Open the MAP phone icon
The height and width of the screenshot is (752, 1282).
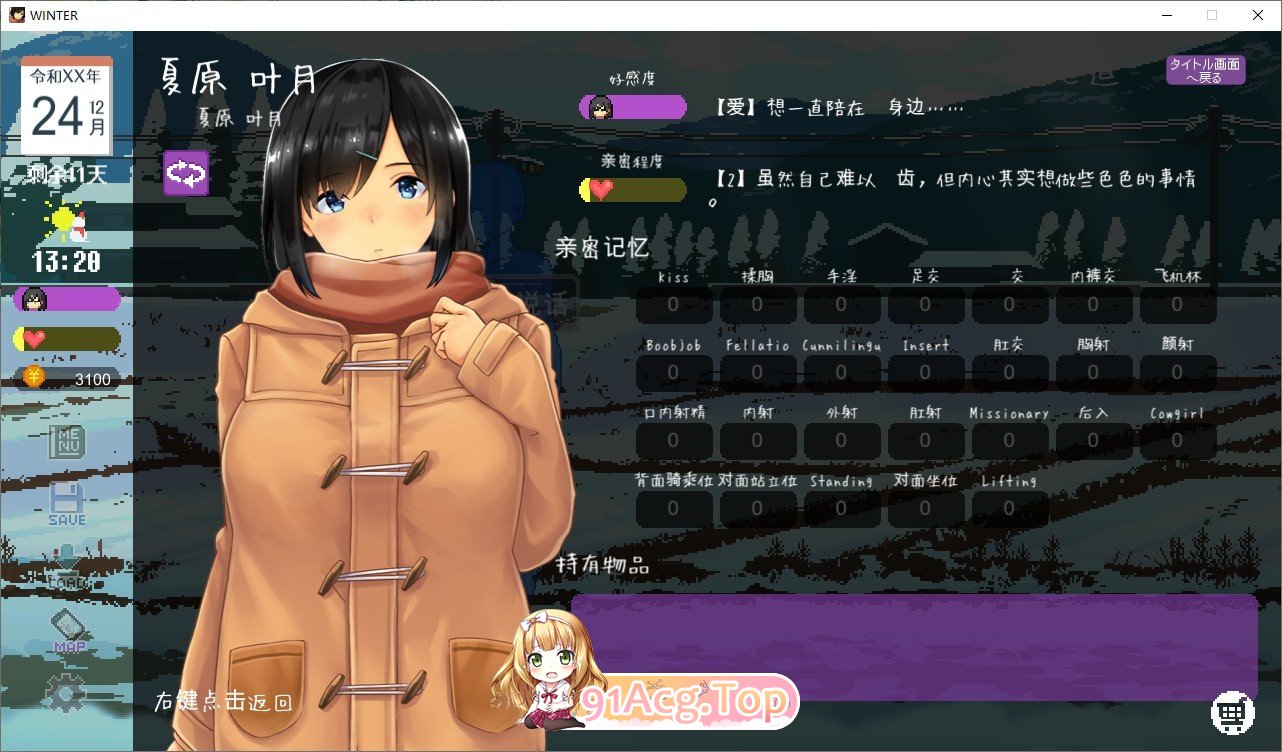pyautogui.click(x=68, y=631)
